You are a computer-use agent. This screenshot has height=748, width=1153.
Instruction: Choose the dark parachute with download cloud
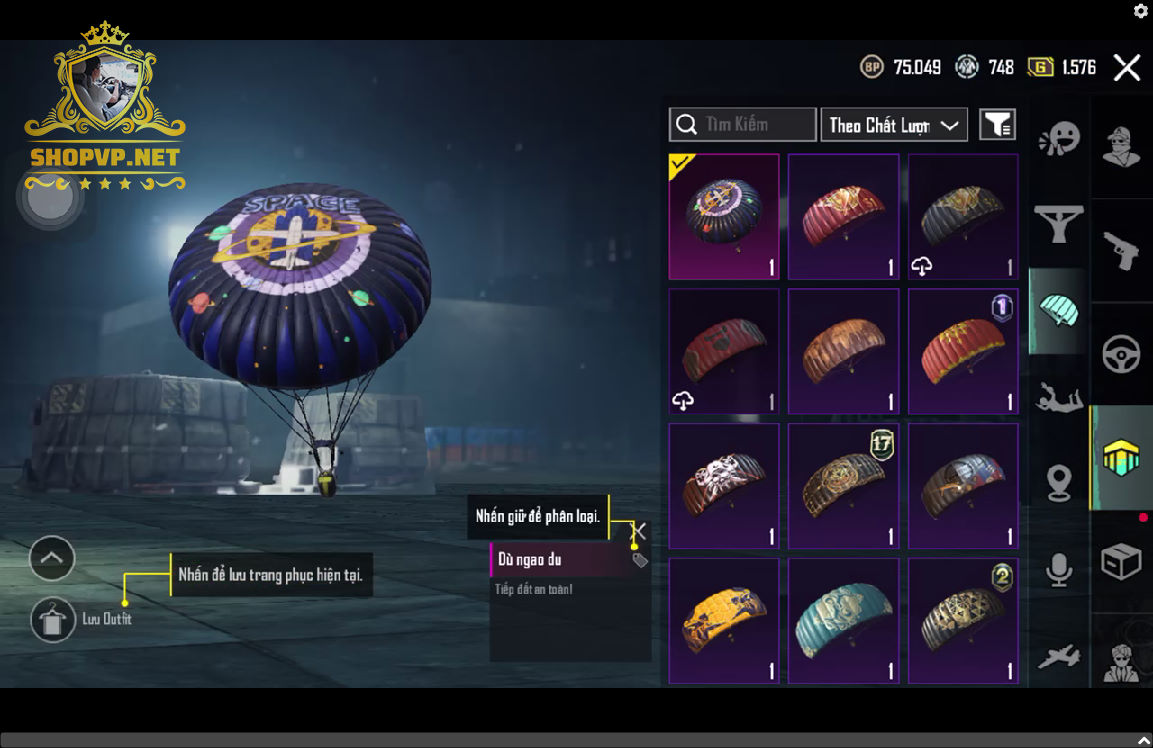pos(963,216)
